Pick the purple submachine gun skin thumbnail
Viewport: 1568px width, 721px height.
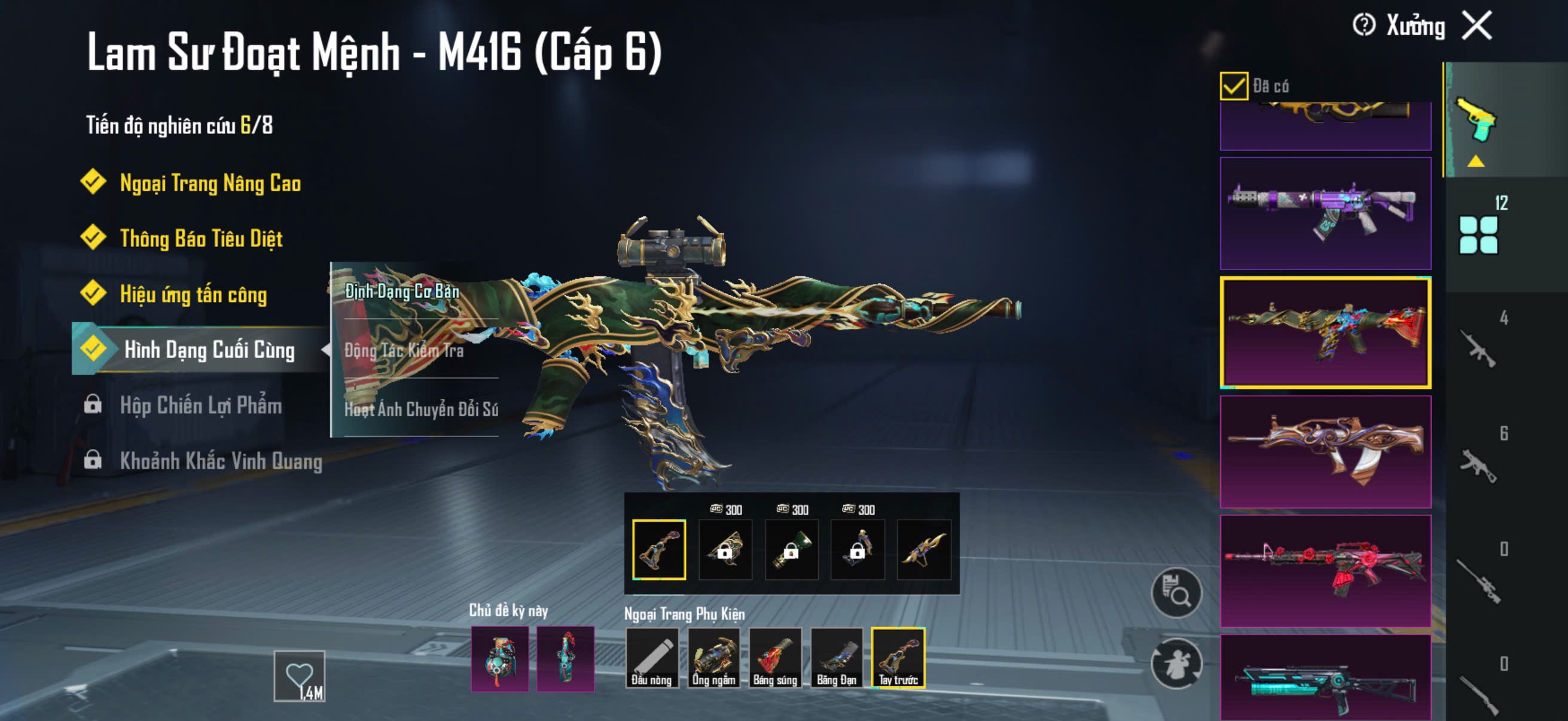1325,213
